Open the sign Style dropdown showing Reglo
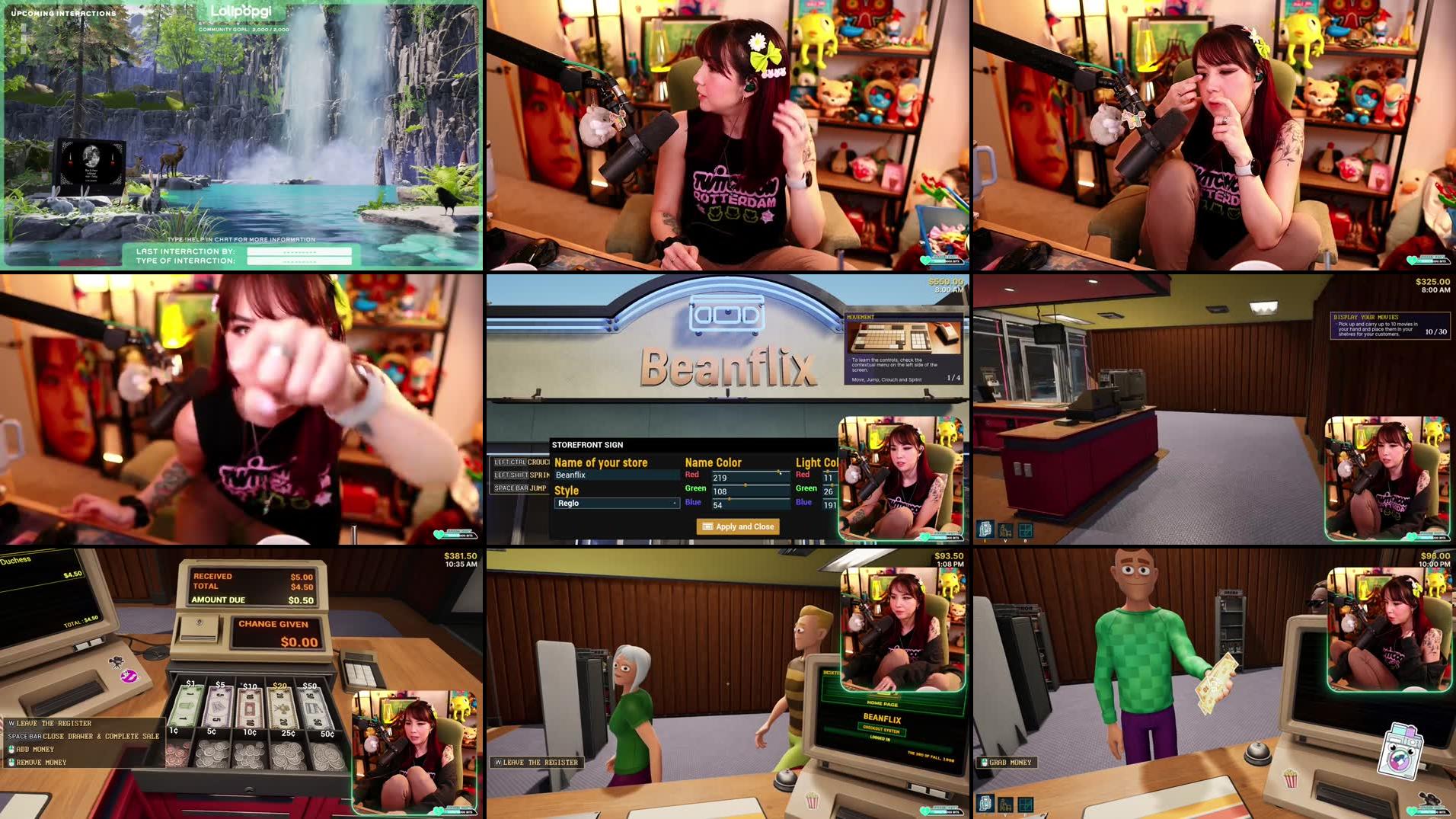Image resolution: width=1456 pixels, height=819 pixels. tap(616, 504)
